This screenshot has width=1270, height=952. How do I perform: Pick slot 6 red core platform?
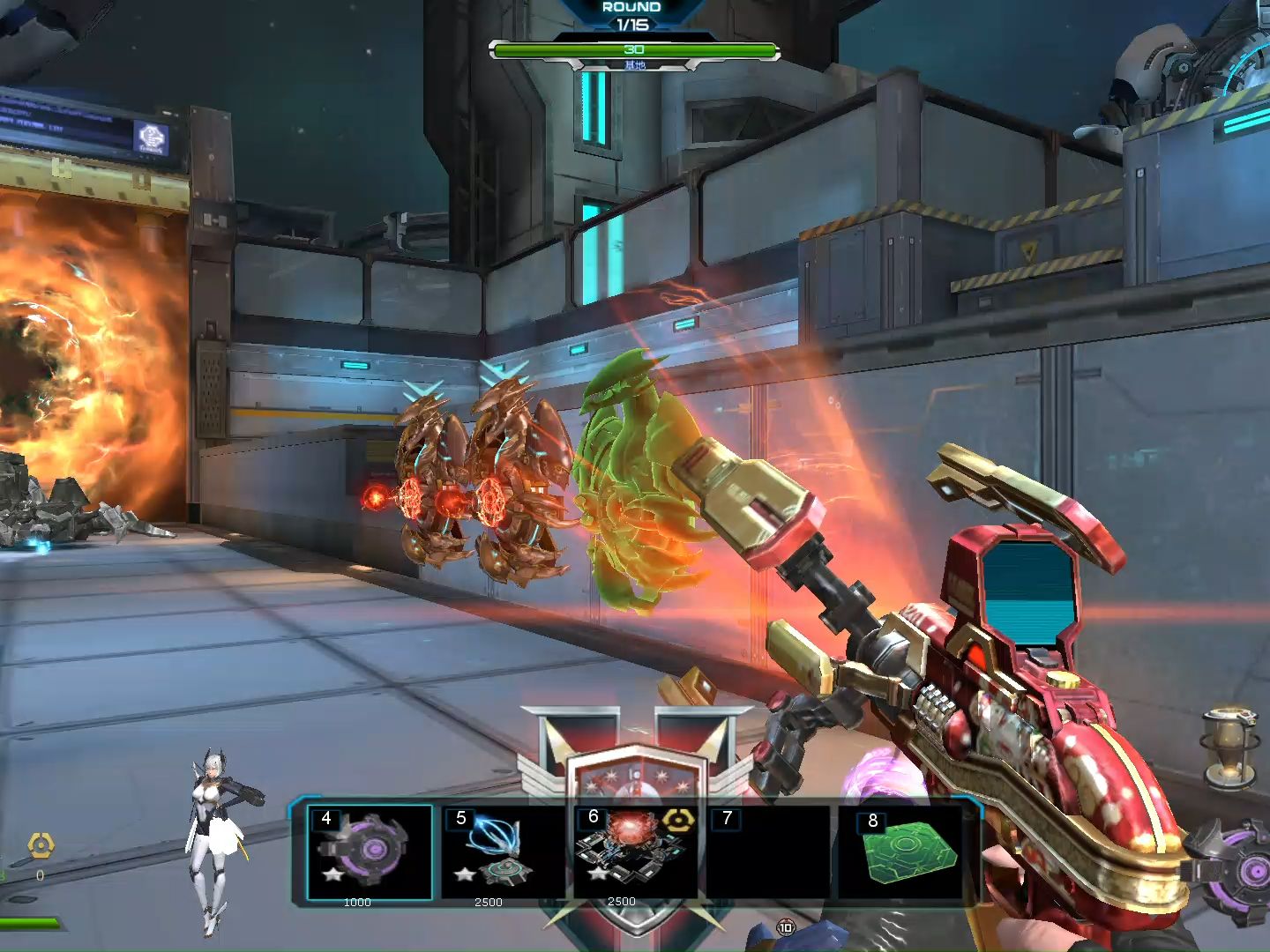(633, 850)
